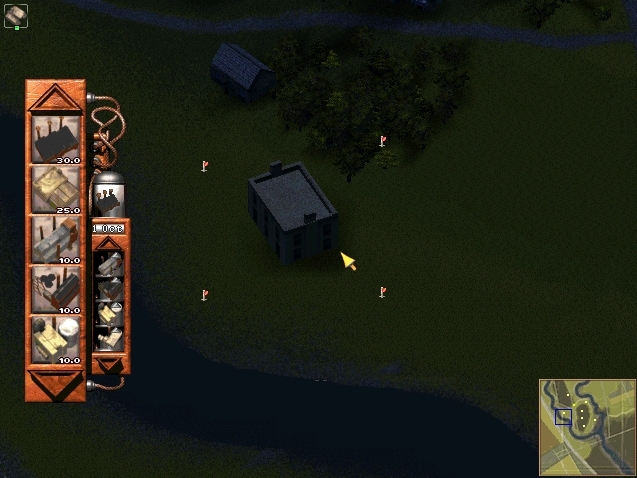Click the large build list's up arrow
This screenshot has height=478, width=637.
tap(56, 97)
